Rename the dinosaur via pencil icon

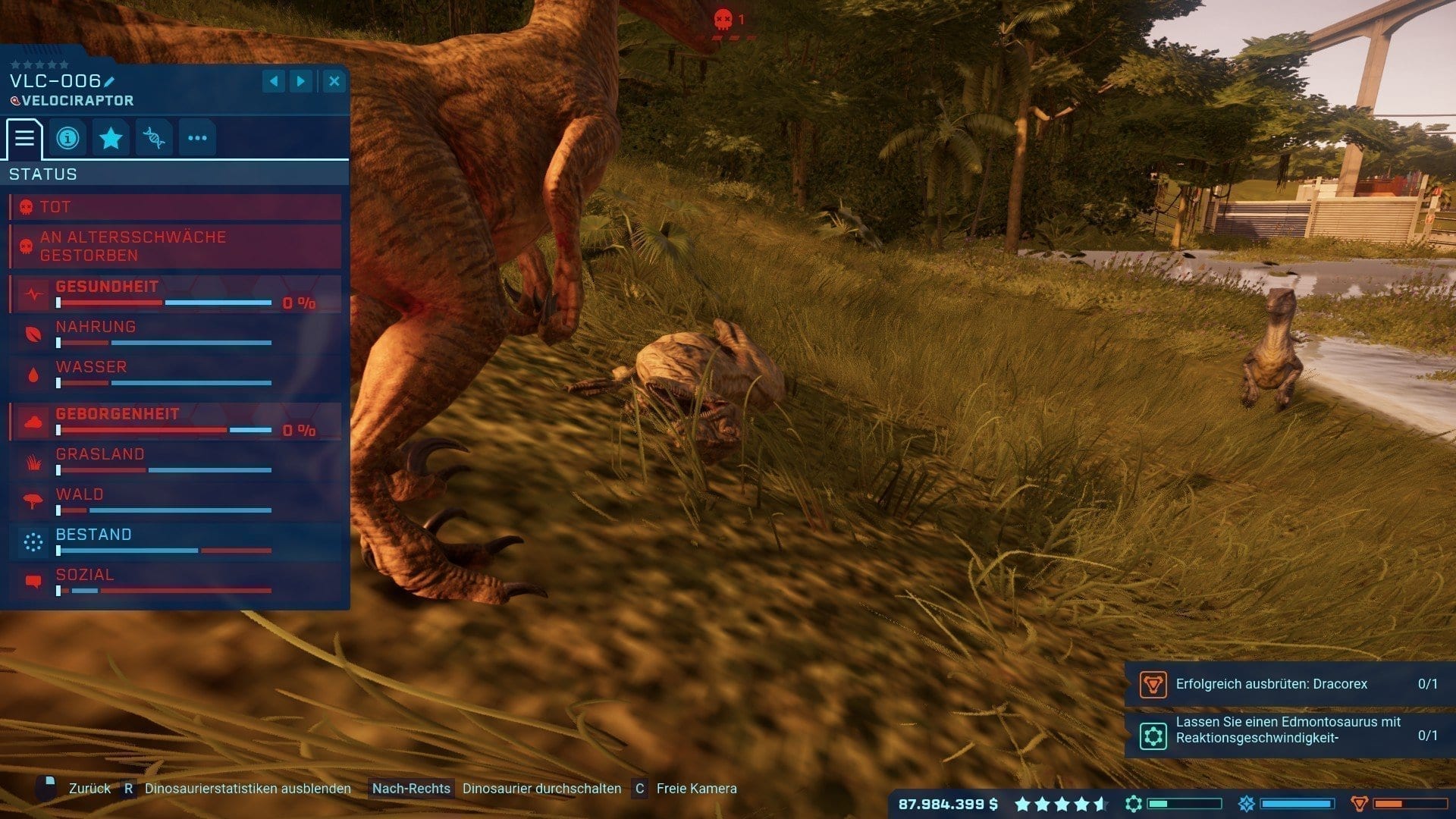[x=109, y=82]
